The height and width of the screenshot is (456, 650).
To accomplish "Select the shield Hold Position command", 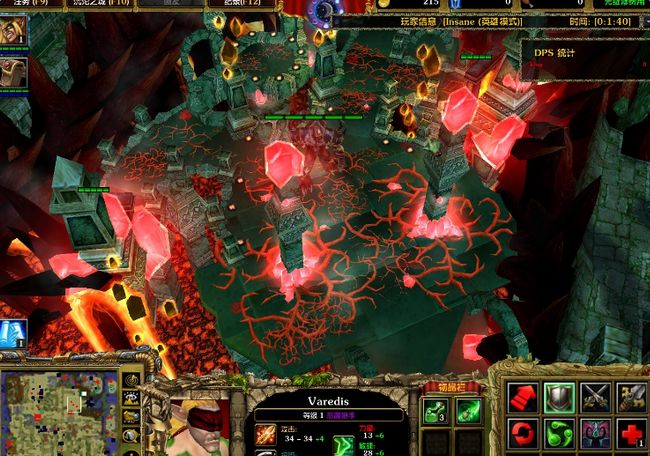I will 559,397.
